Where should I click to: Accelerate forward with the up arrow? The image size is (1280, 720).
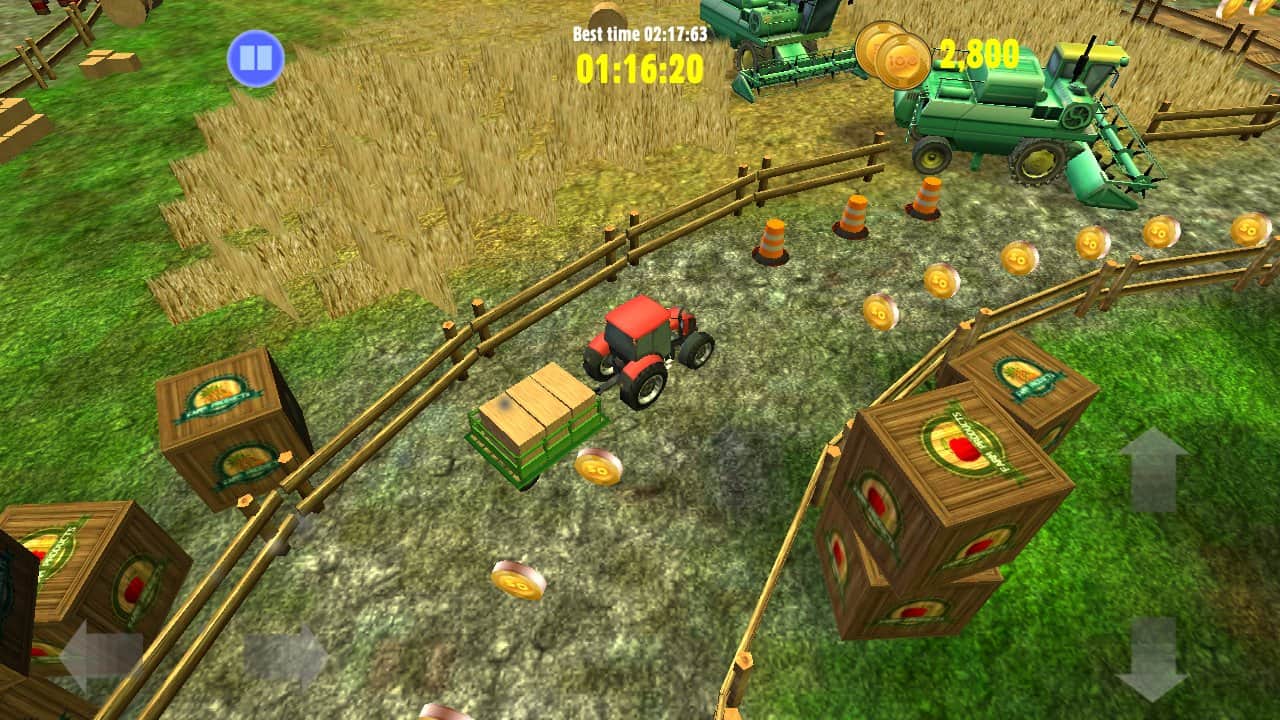[1153, 469]
